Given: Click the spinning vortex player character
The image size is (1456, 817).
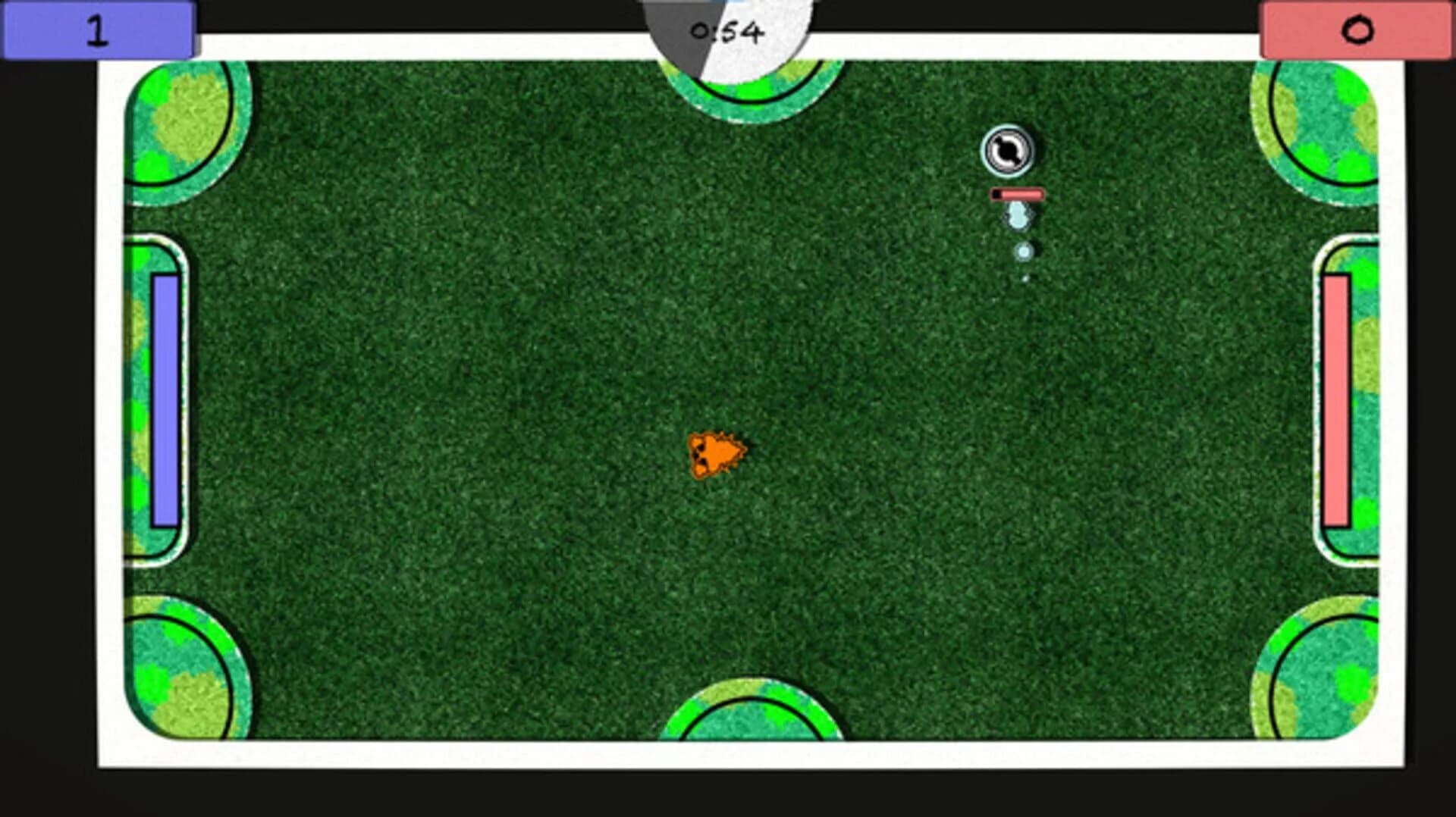Looking at the screenshot, I should 1009,150.
